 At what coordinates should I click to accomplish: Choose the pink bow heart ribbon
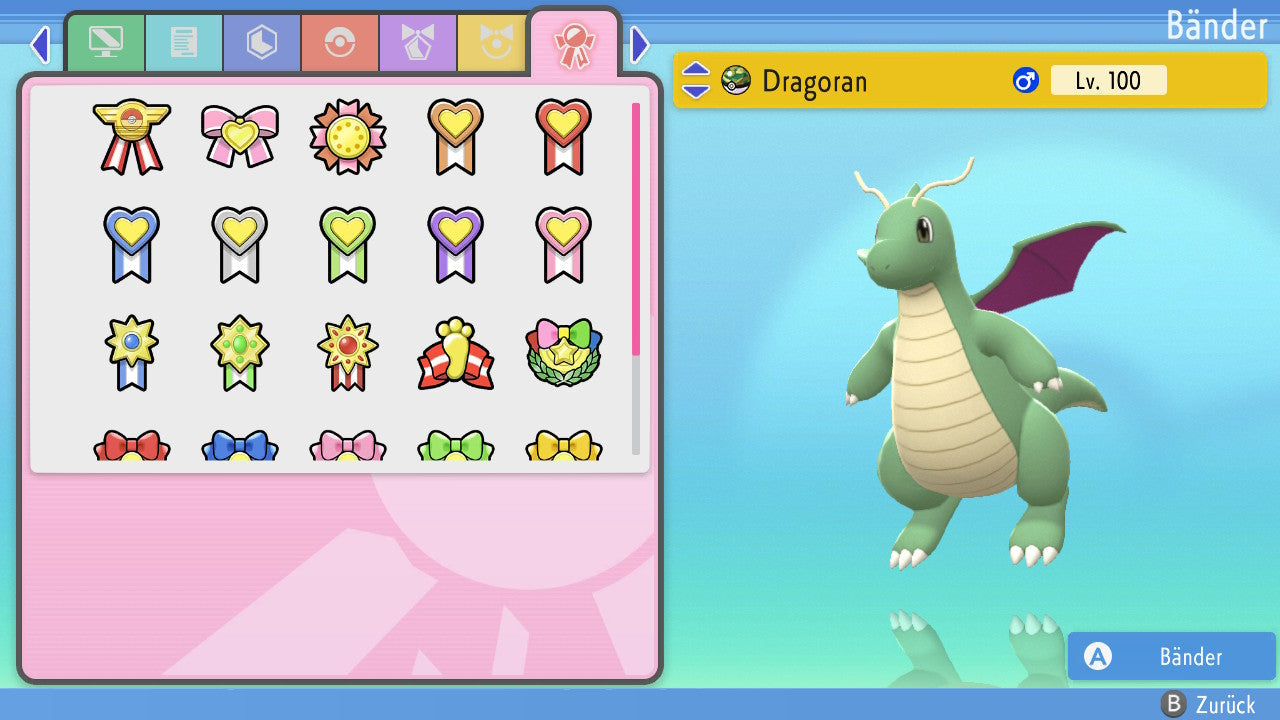click(240, 136)
